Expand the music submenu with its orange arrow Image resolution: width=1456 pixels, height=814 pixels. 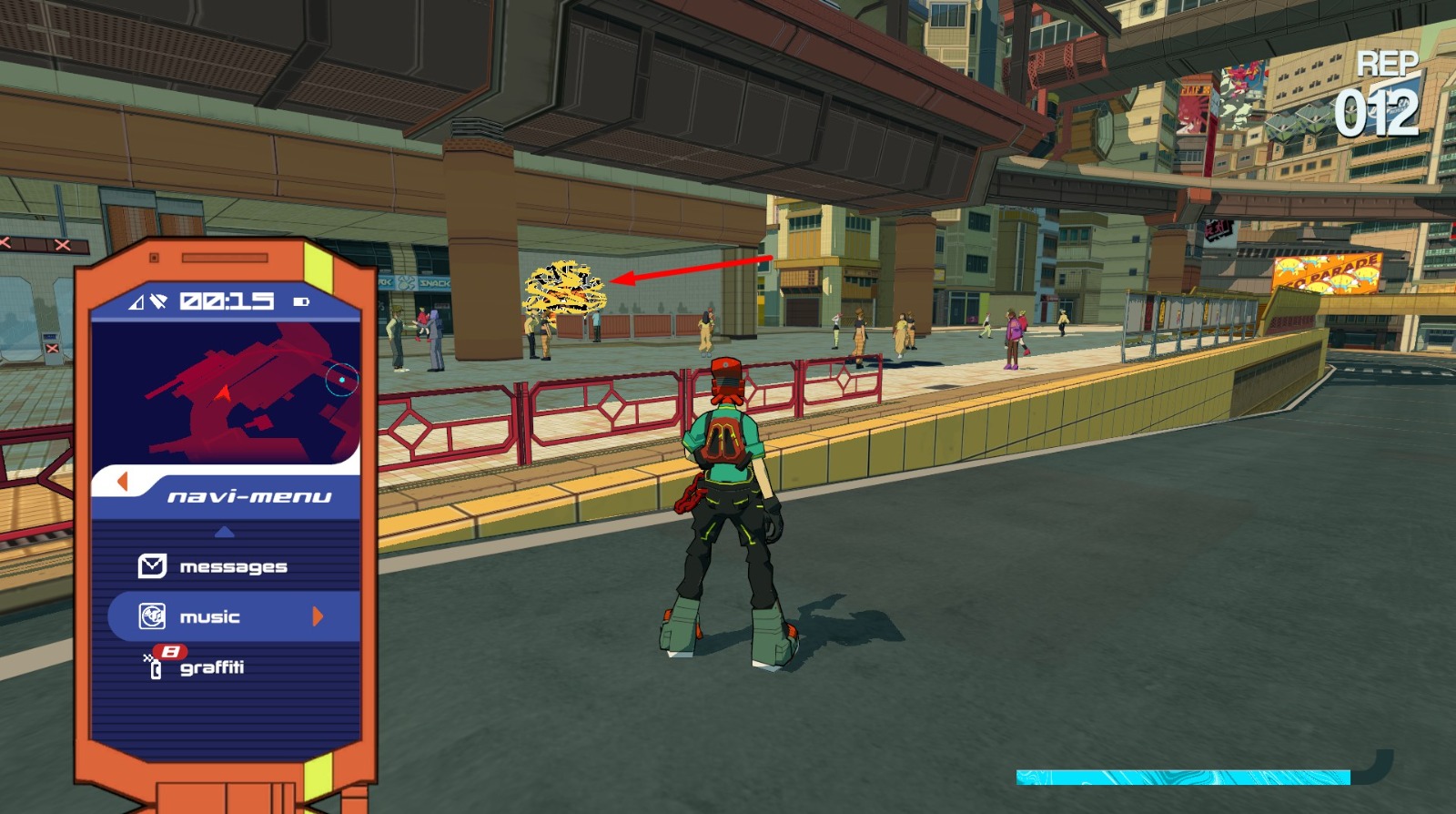pyautogui.click(x=318, y=615)
